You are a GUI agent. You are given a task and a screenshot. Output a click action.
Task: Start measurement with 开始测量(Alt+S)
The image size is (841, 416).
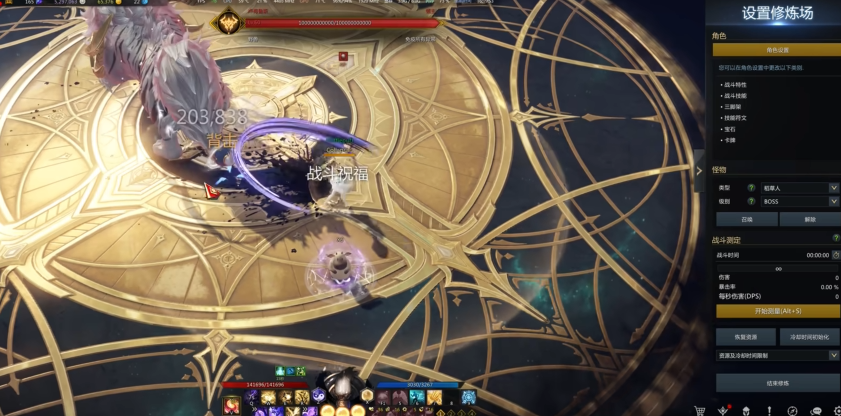click(776, 311)
